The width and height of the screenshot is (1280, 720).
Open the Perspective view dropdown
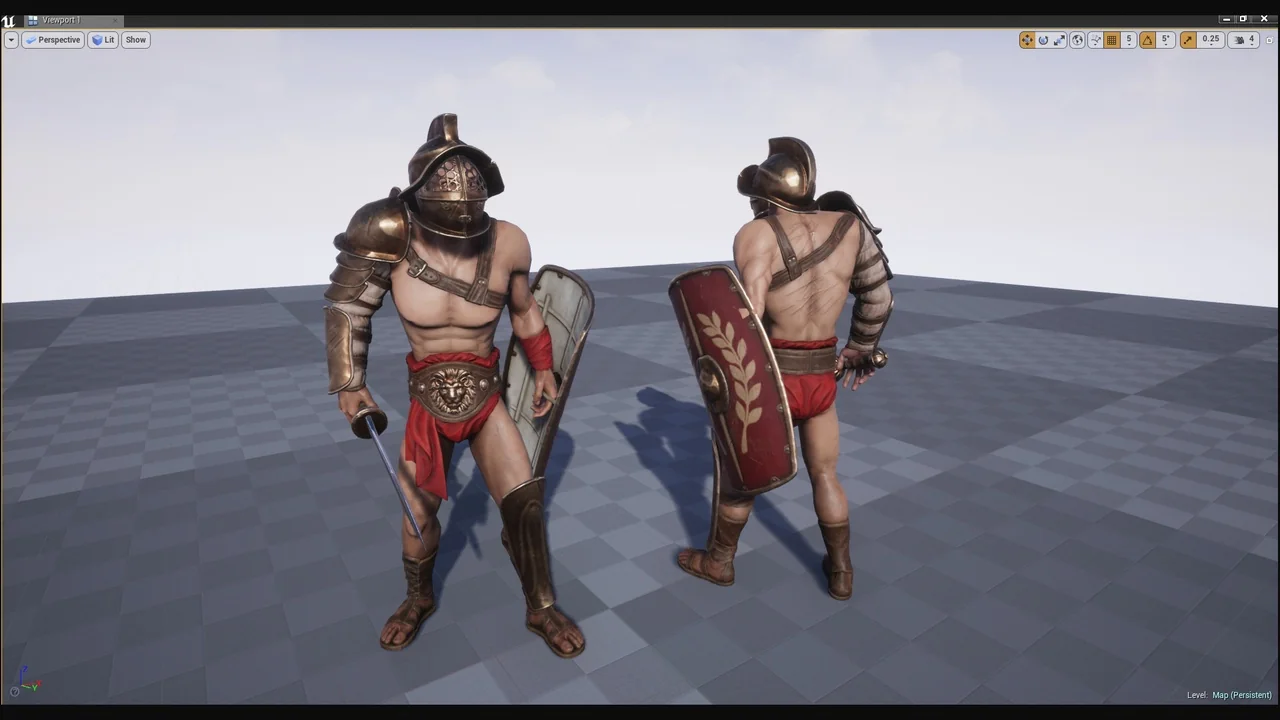point(55,39)
